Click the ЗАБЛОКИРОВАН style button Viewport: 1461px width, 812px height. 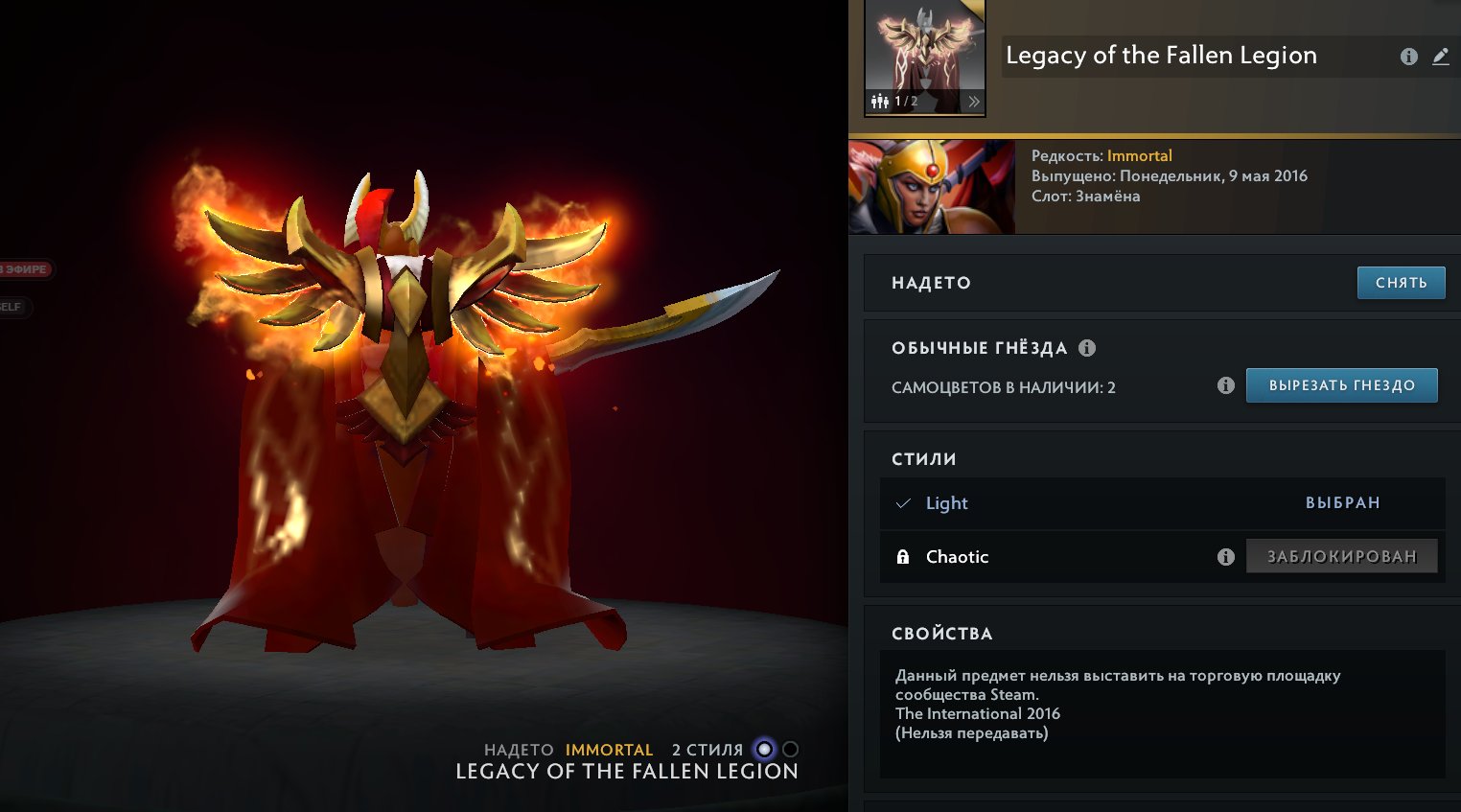point(1341,555)
